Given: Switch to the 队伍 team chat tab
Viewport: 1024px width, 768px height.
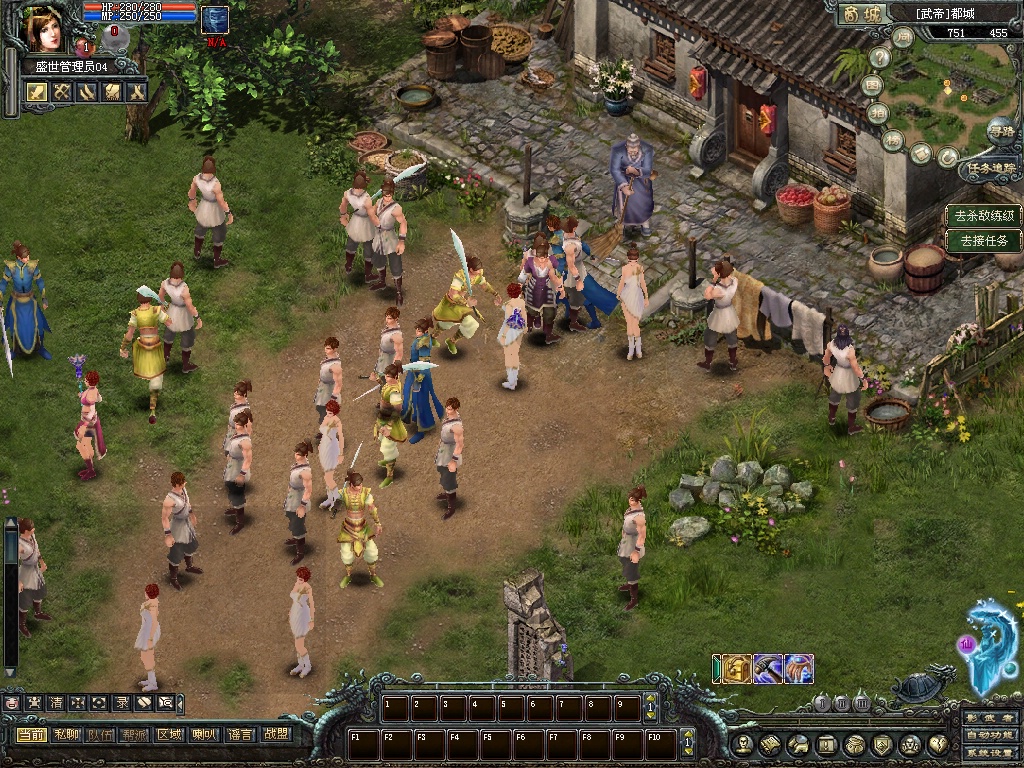Looking at the screenshot, I should pyautogui.click(x=100, y=734).
